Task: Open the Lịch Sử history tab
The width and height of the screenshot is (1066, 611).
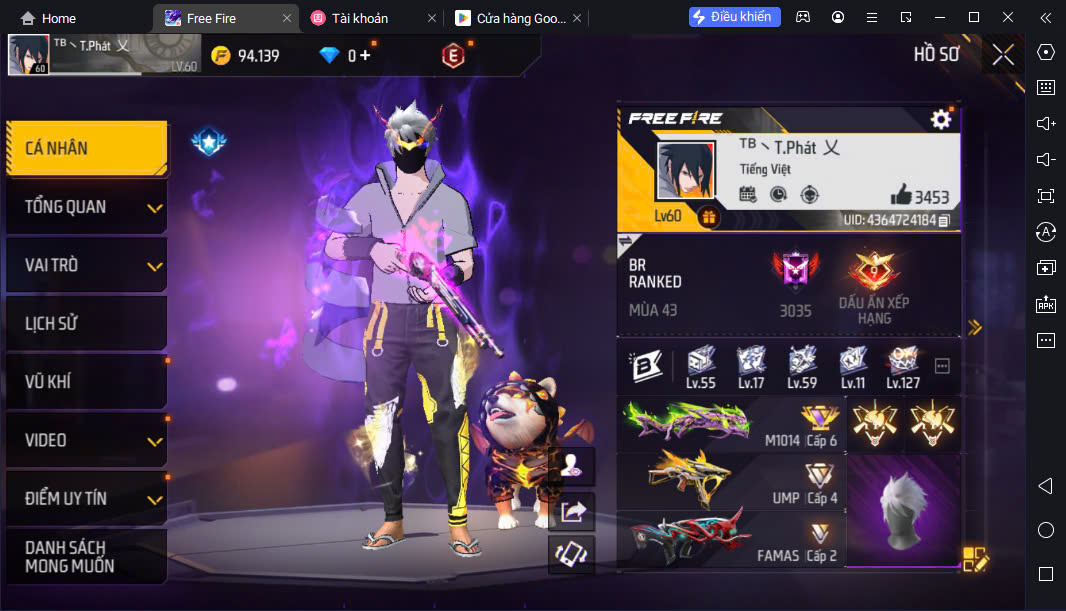Action: click(86, 323)
